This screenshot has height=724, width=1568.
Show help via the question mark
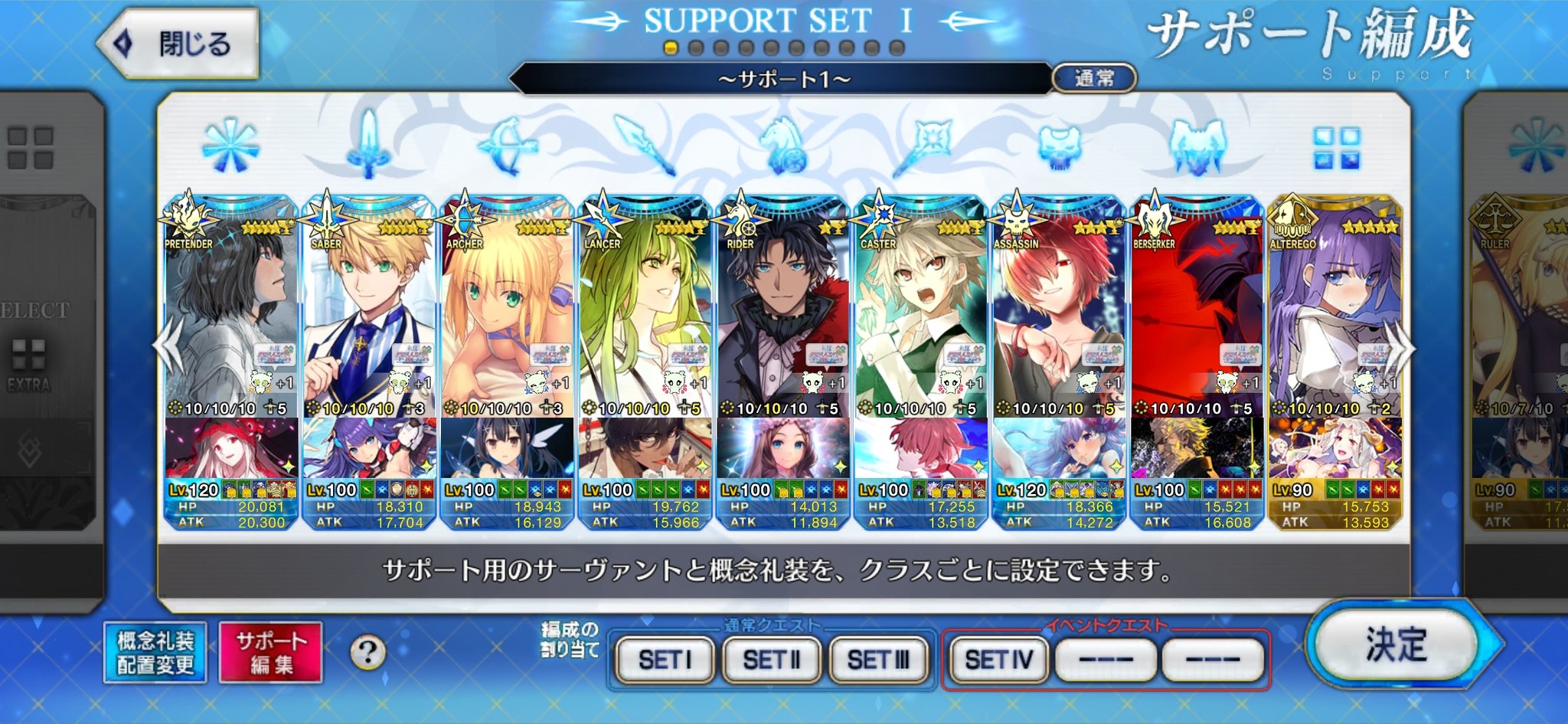(x=367, y=653)
